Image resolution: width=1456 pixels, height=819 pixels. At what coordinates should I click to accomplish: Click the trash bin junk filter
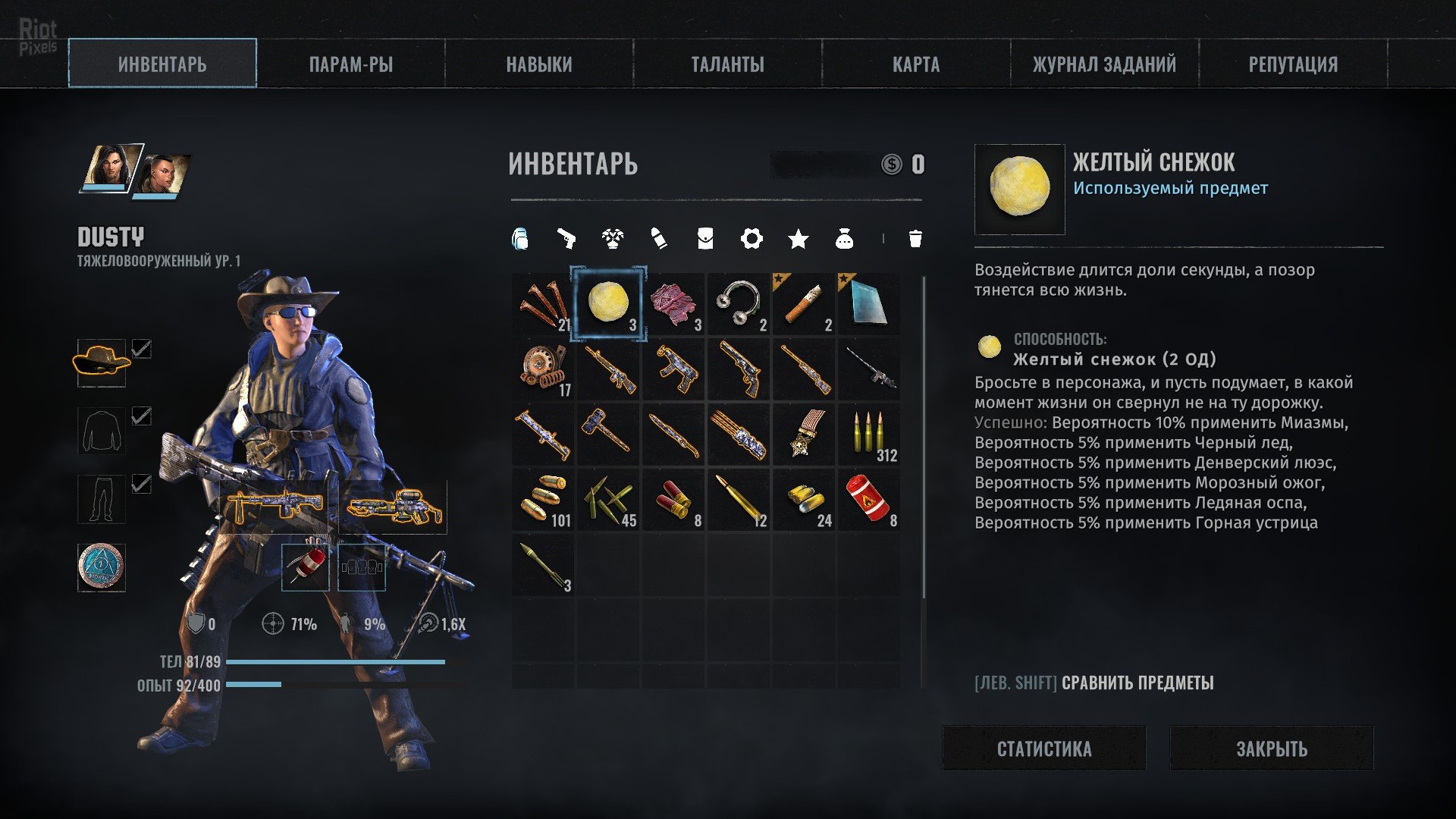click(x=915, y=239)
